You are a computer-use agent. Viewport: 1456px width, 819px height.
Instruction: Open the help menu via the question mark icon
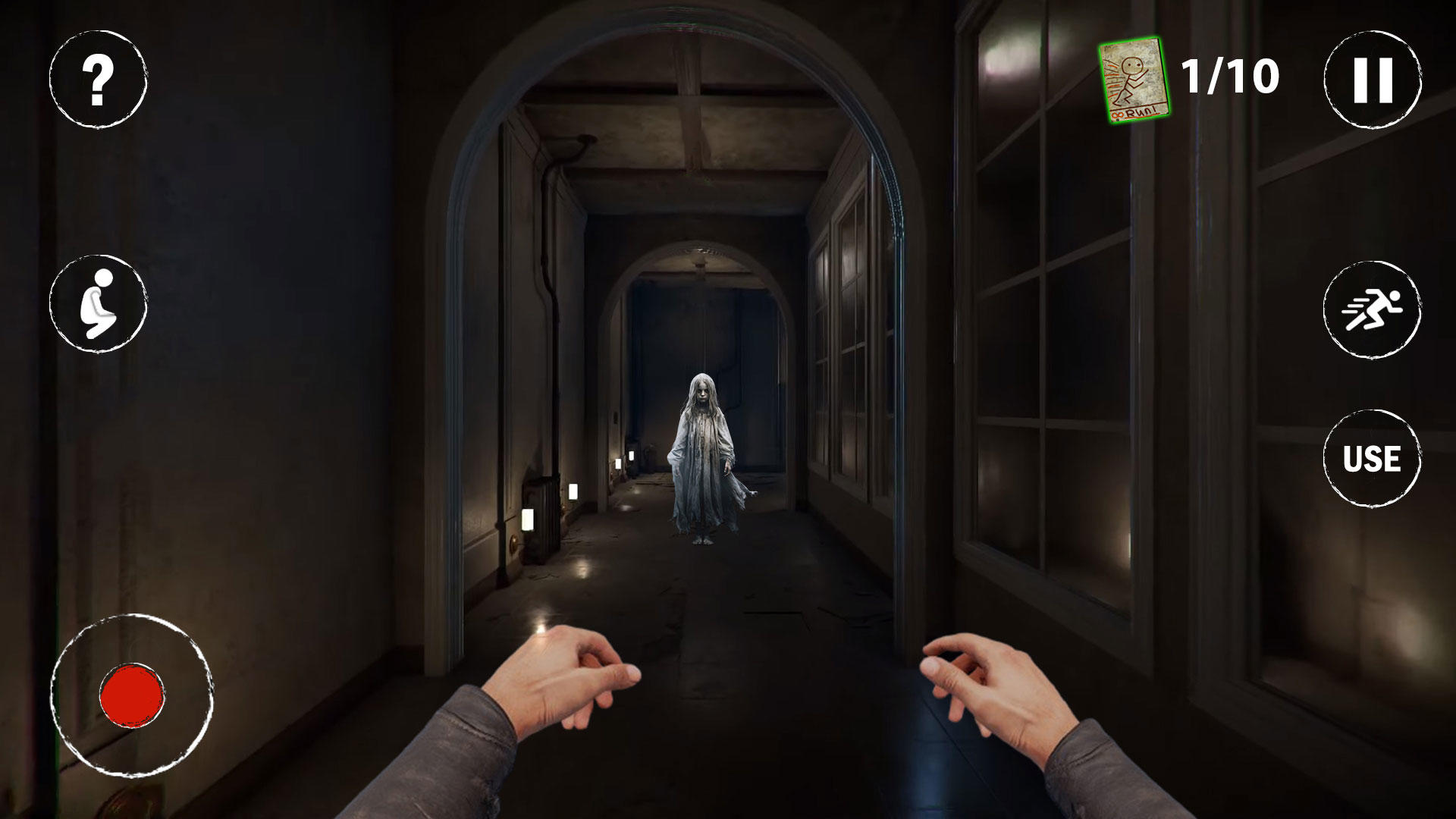97,81
